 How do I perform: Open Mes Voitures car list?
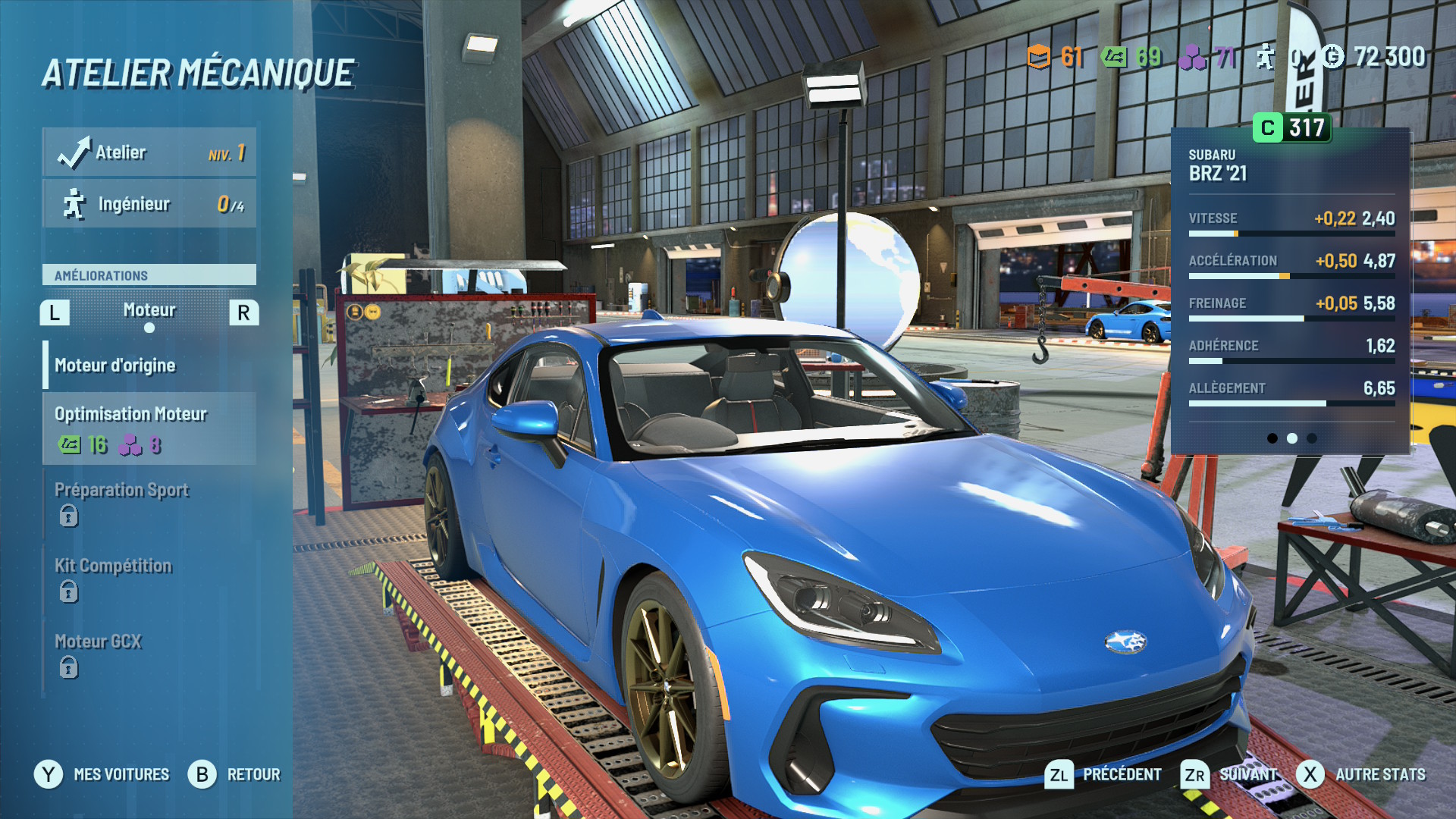click(102, 774)
